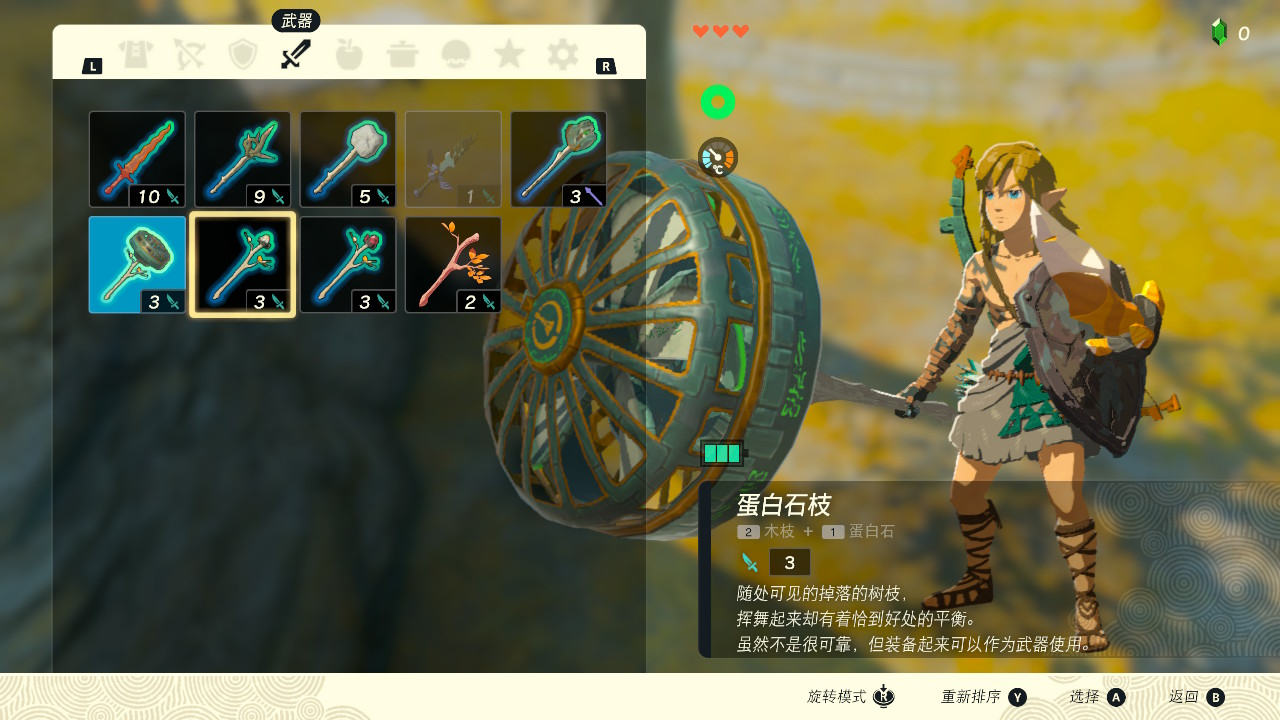Open the bows and arrows tab
The width and height of the screenshot is (1280, 720).
pos(189,54)
